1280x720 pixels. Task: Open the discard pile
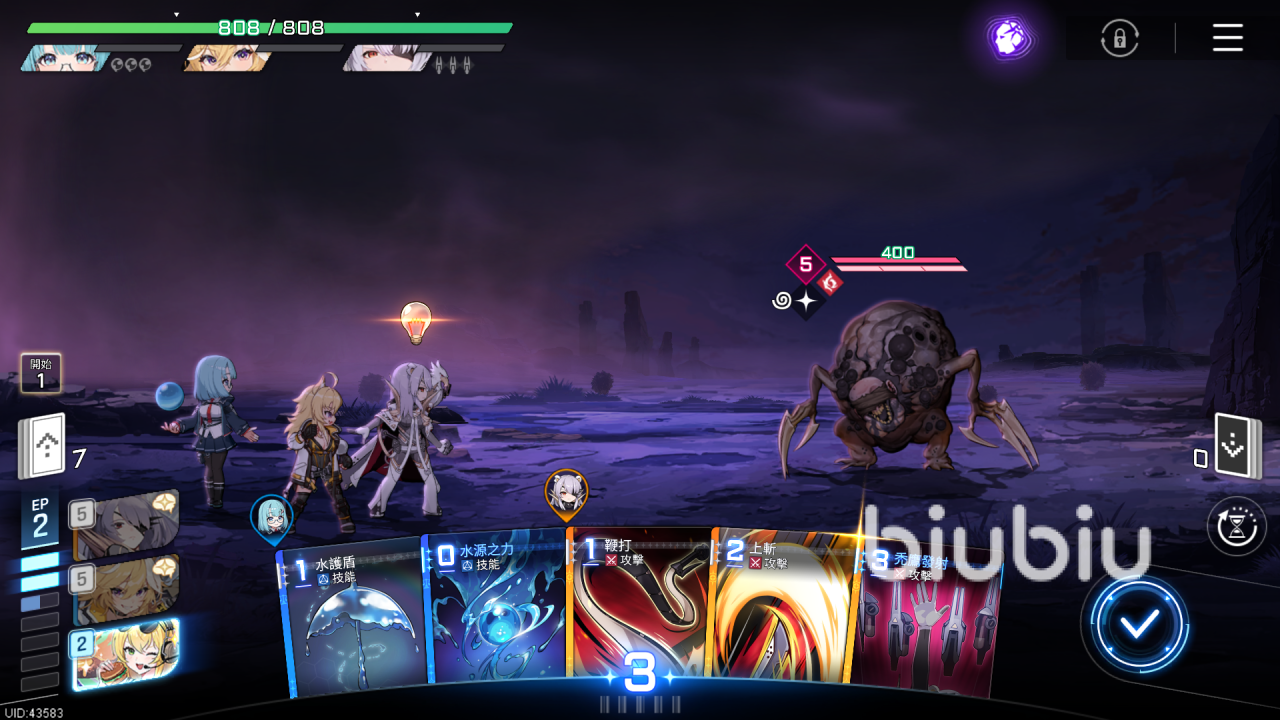pyautogui.click(x=1236, y=446)
